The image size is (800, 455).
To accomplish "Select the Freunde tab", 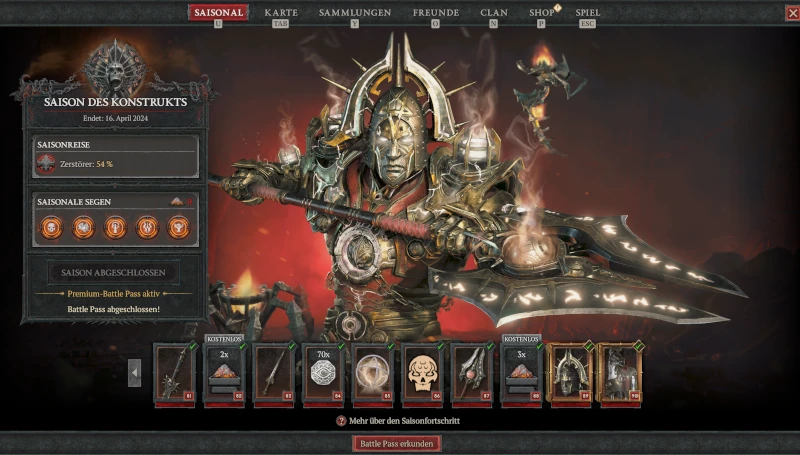I will [x=436, y=13].
